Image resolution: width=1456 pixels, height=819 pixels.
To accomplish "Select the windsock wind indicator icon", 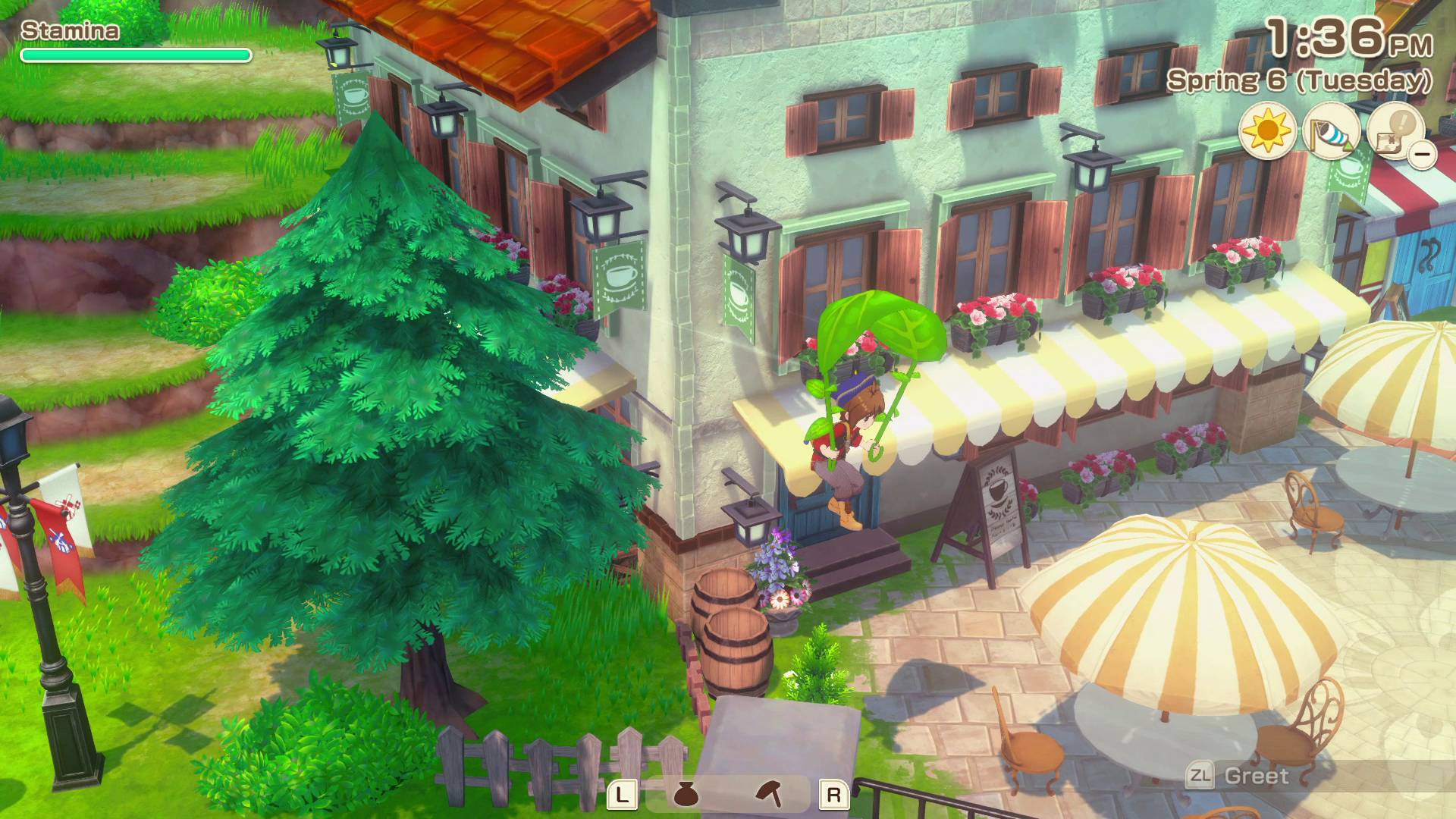I will pos(1330,132).
